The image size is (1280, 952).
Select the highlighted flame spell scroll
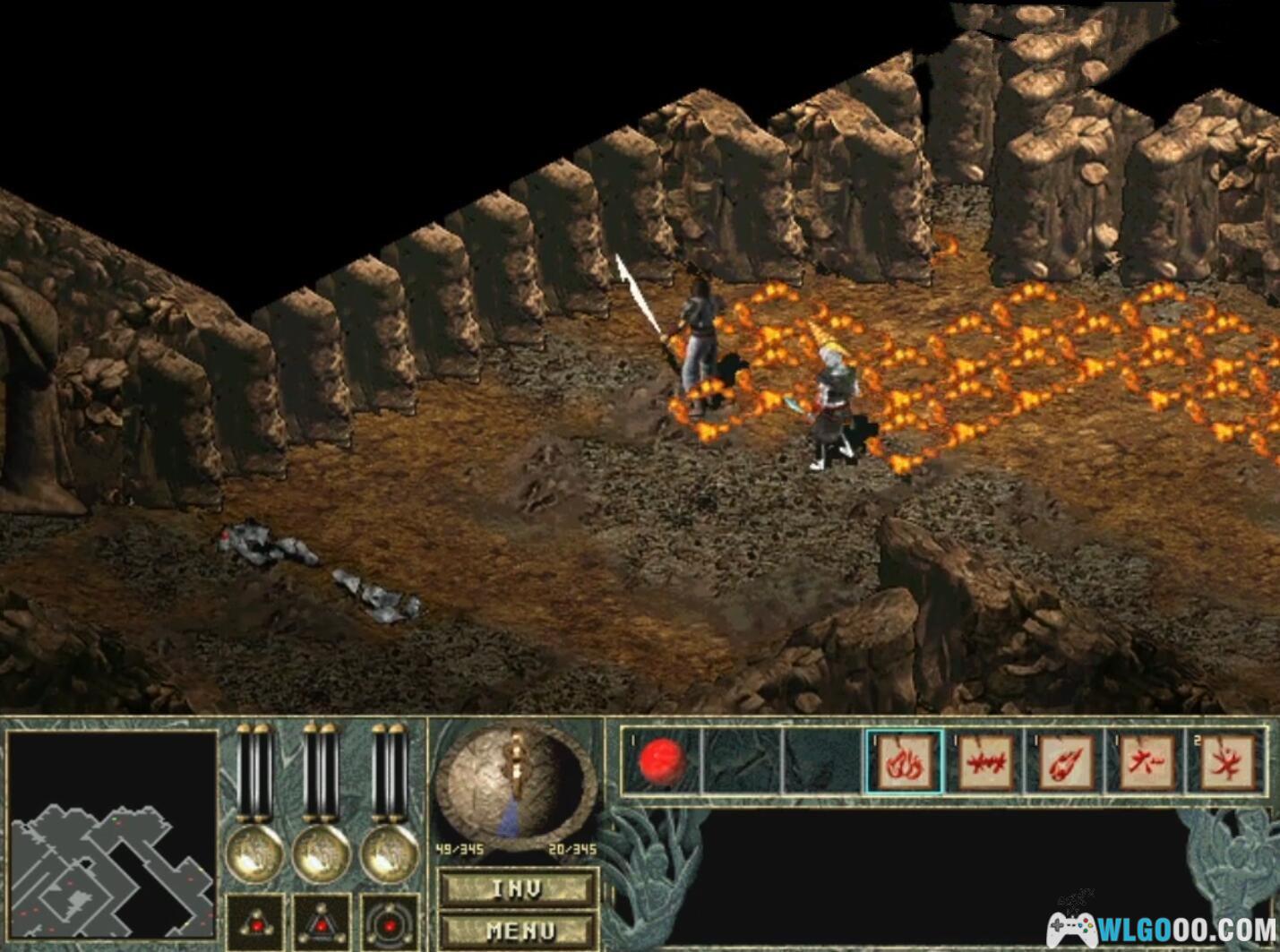point(904,762)
